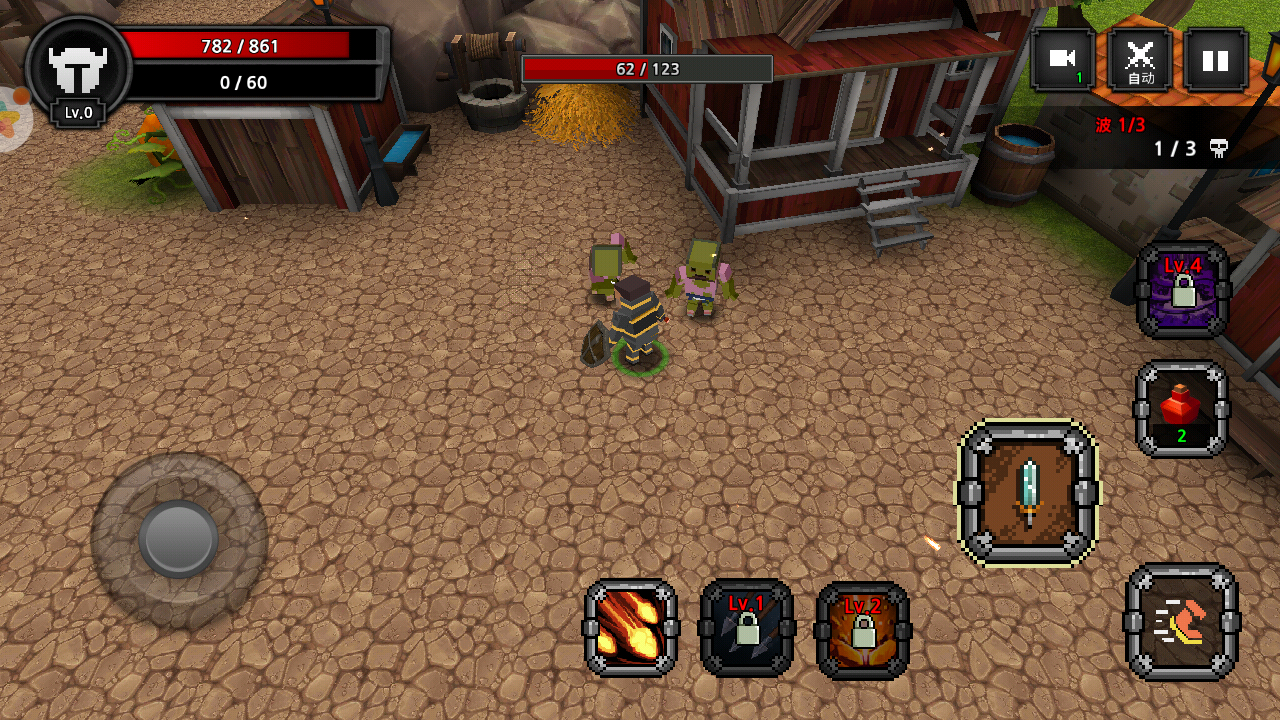Select the locked Lv.2 skill slot

pyautogui.click(x=863, y=630)
